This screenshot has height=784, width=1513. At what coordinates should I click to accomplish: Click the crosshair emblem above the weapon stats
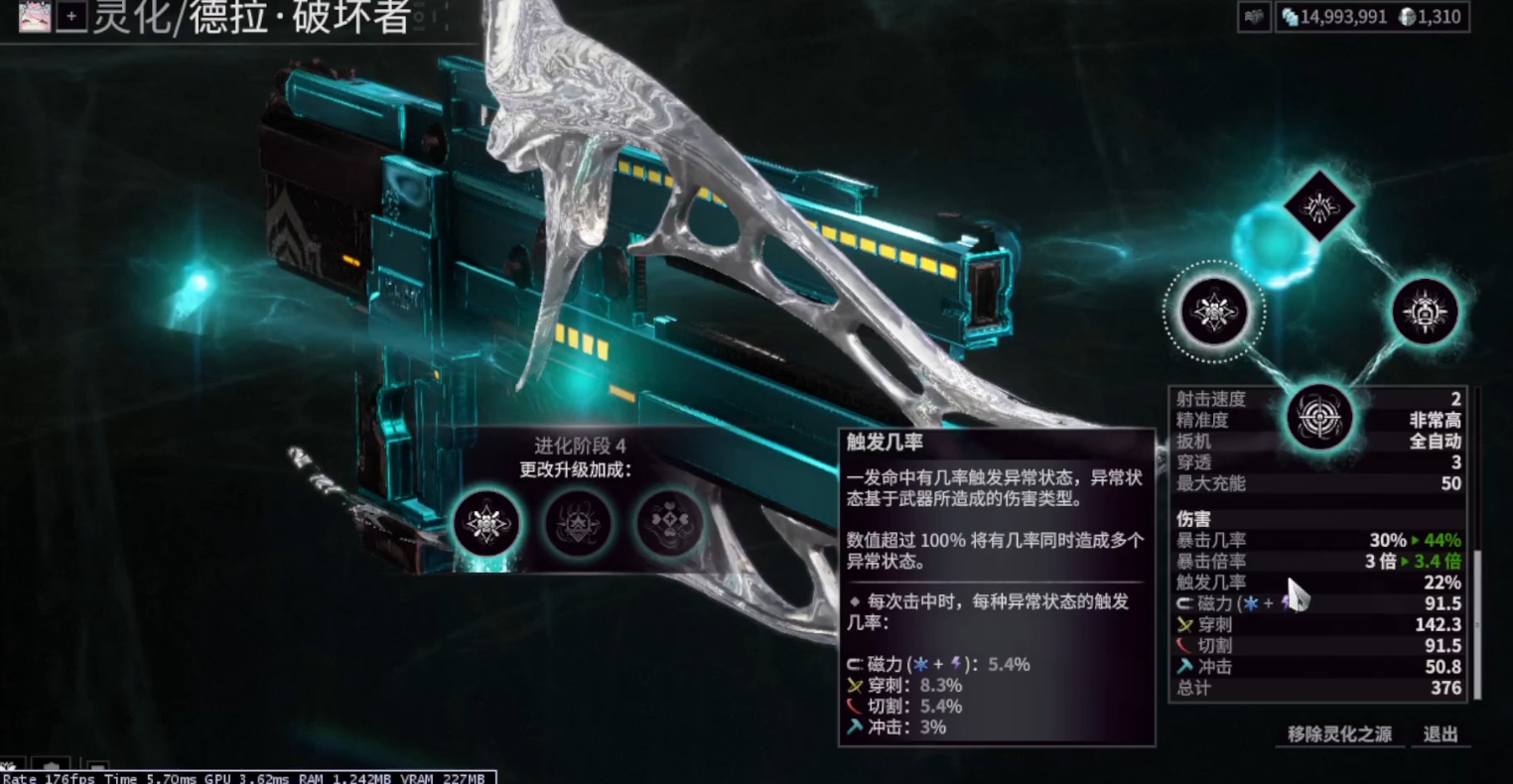(1319, 418)
